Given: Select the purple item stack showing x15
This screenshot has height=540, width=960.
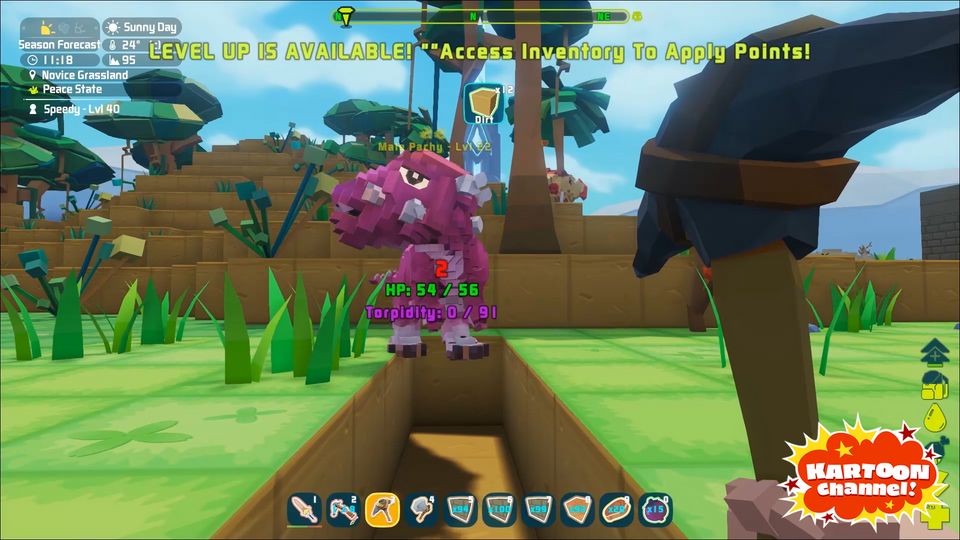Looking at the screenshot, I should [655, 510].
